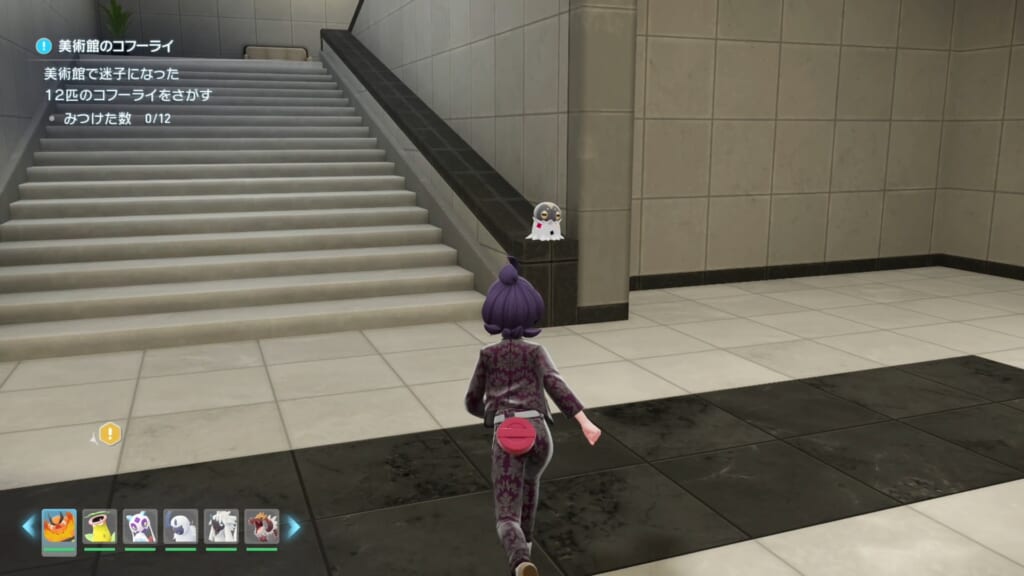The height and width of the screenshot is (576, 1024).
Task: Click the right arrow beside the party bar
Action: tap(293, 527)
